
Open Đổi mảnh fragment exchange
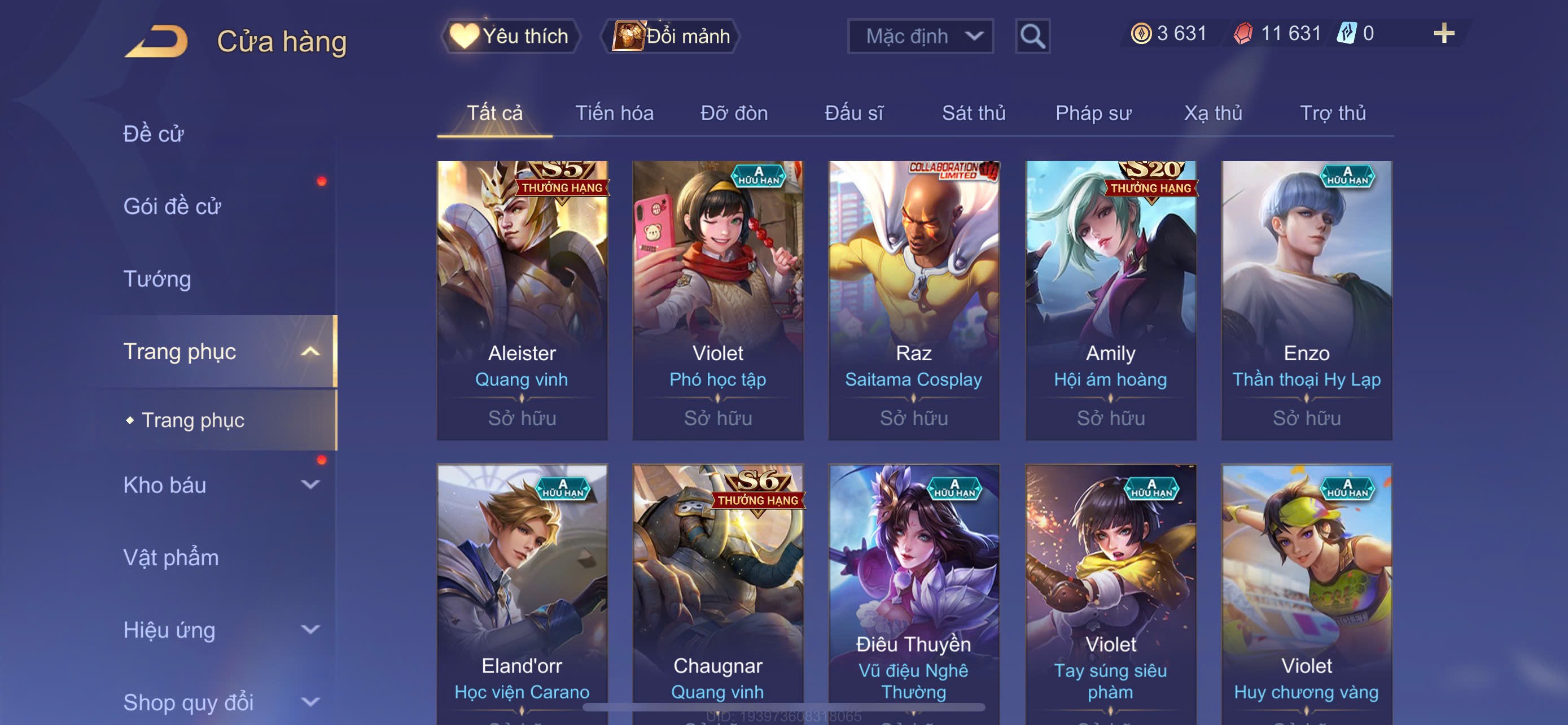[x=671, y=36]
